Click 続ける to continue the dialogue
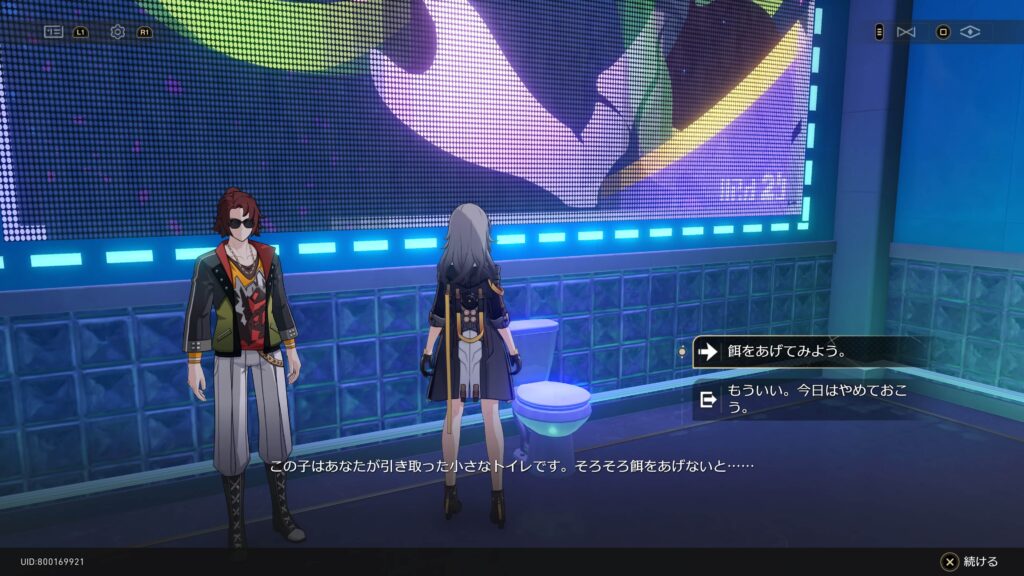This screenshot has width=1024, height=576. click(x=969, y=562)
